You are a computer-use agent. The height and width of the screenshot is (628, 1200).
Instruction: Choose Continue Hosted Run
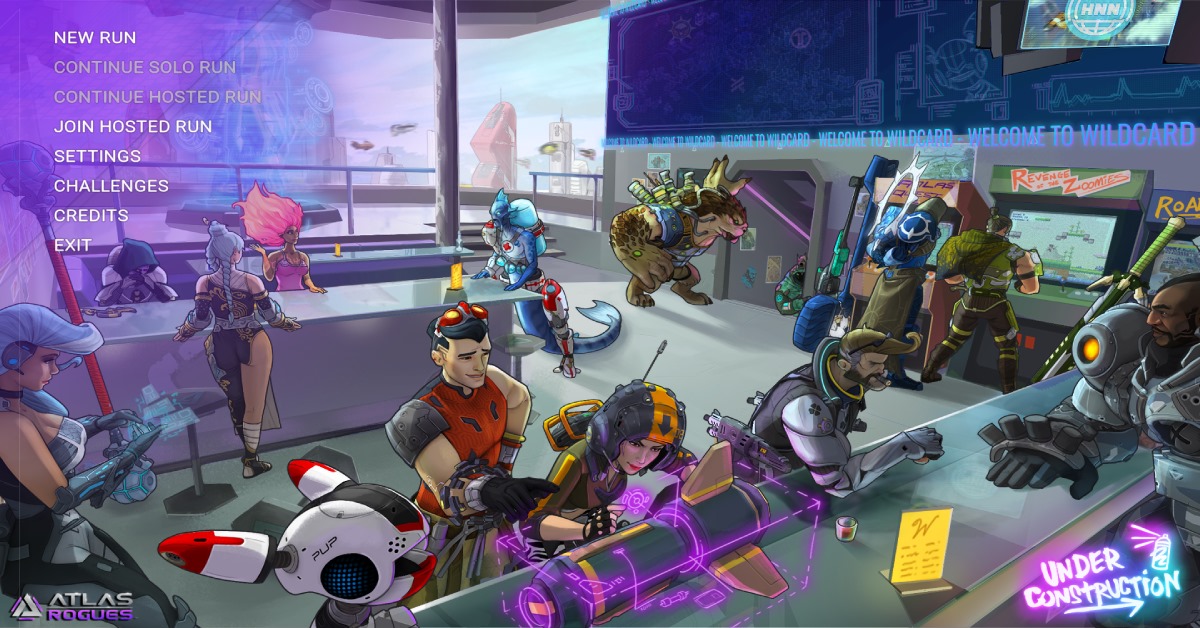[x=157, y=97]
